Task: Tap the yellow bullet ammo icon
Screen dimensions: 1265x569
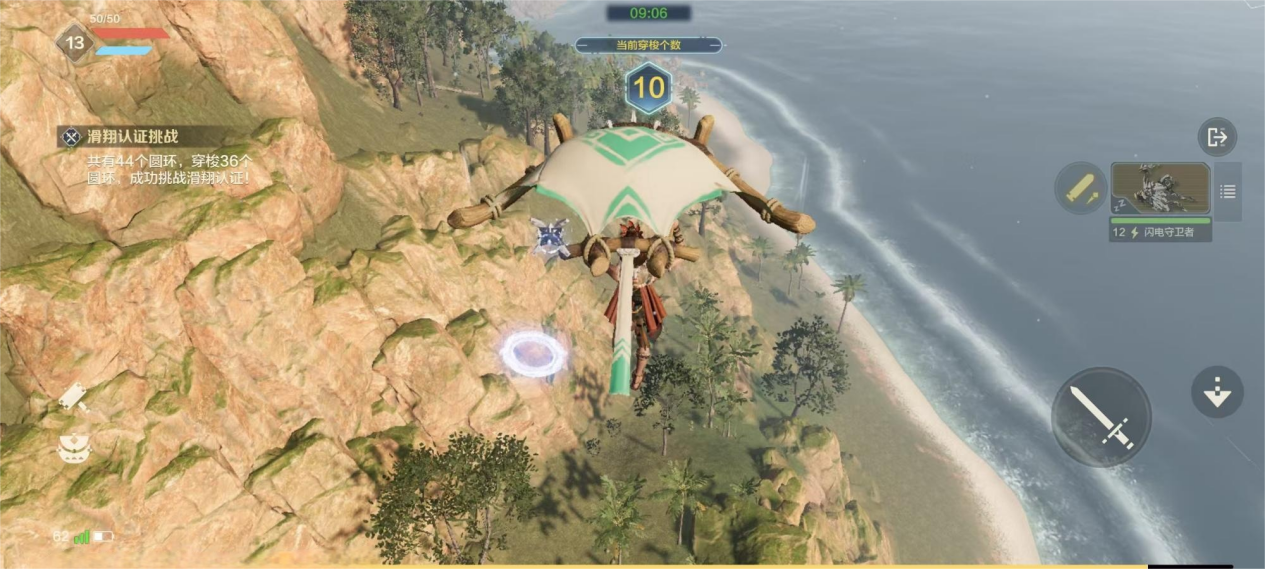Action: (1079, 188)
